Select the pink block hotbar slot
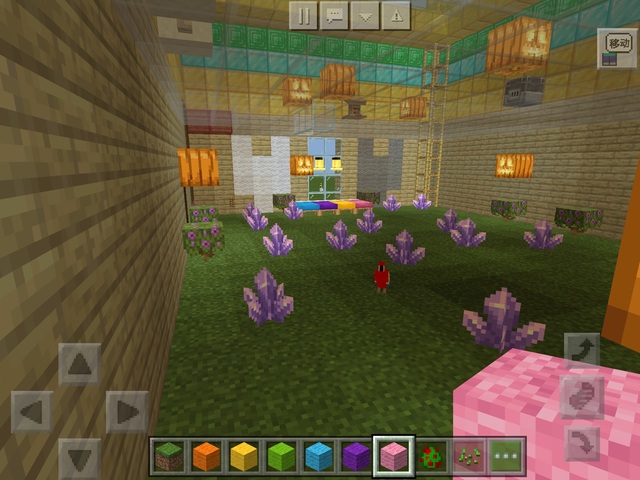 393,457
